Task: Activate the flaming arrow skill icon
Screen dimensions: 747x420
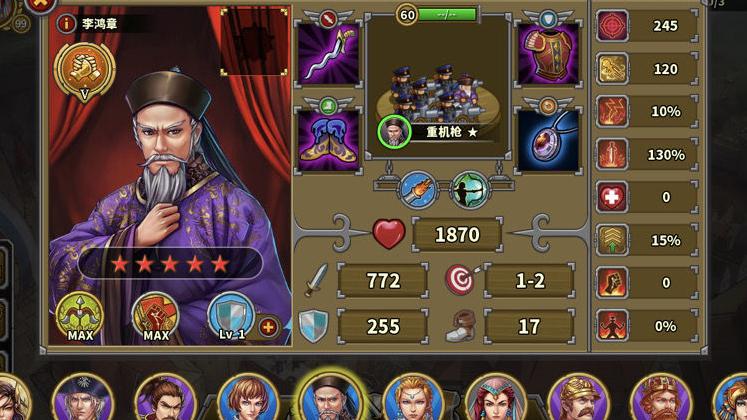Action: [x=417, y=189]
